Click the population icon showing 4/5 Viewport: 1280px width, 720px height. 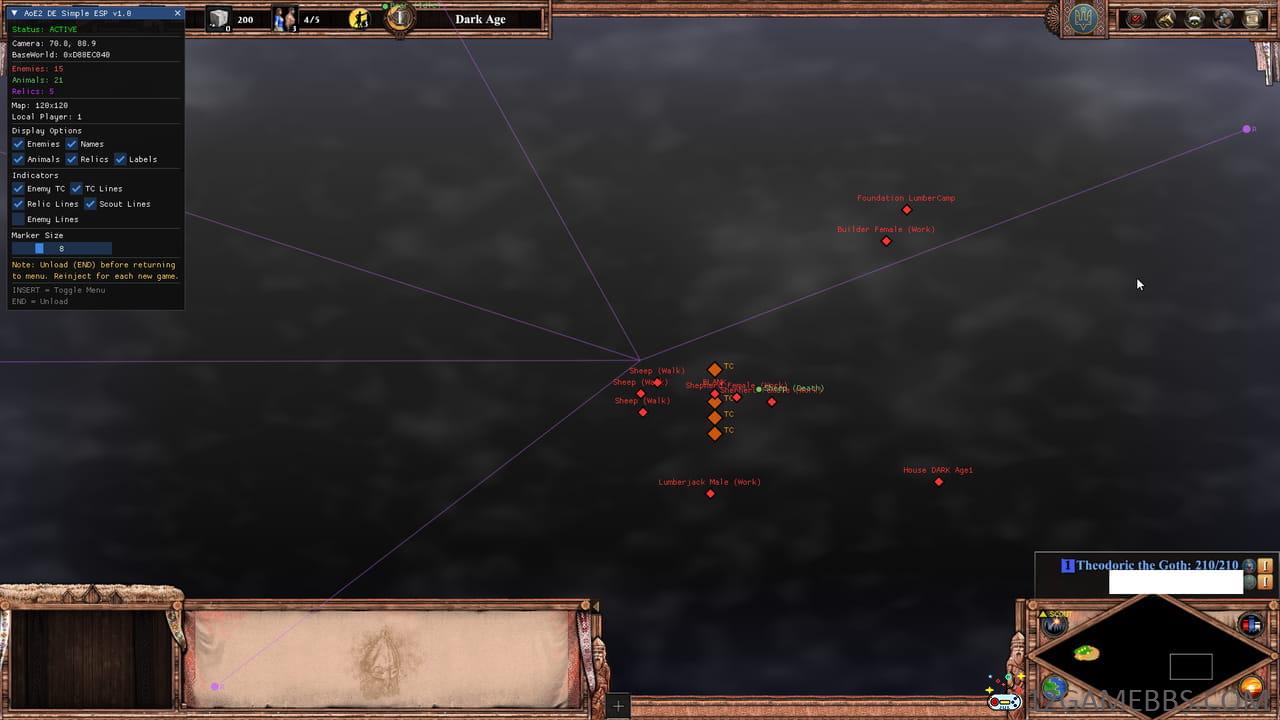pyautogui.click(x=284, y=19)
